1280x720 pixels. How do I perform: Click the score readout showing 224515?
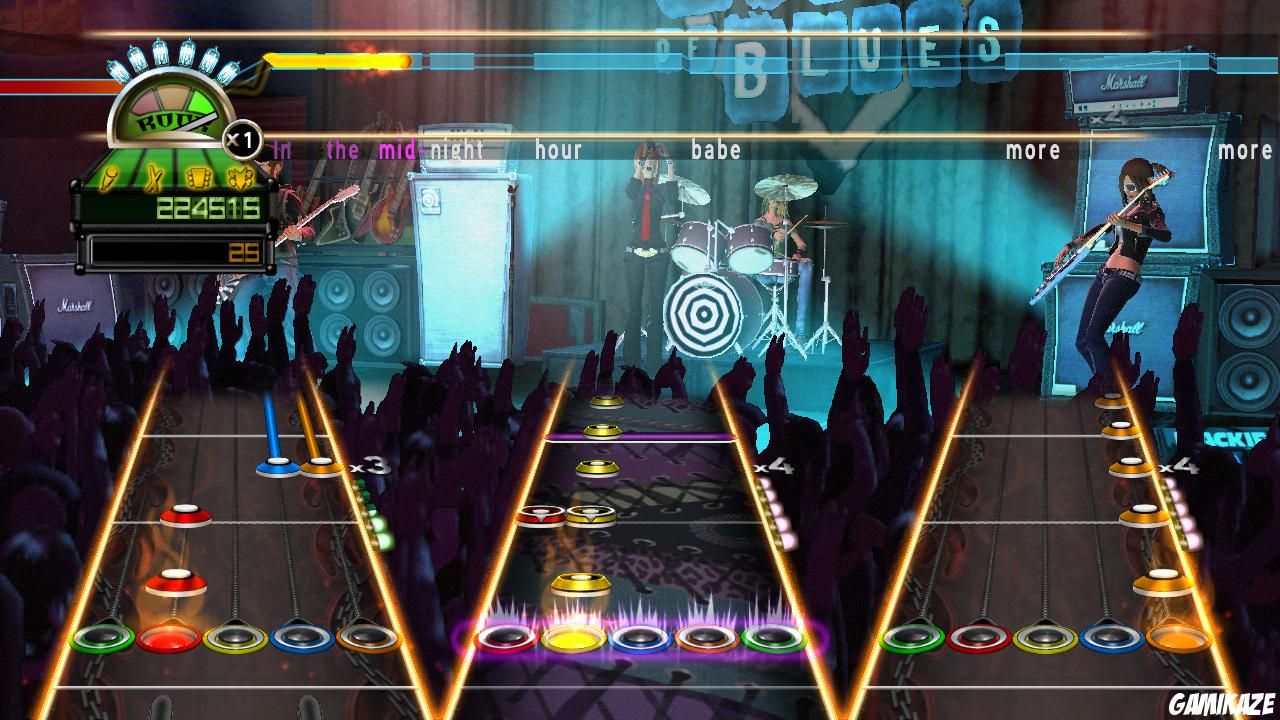pyautogui.click(x=207, y=207)
